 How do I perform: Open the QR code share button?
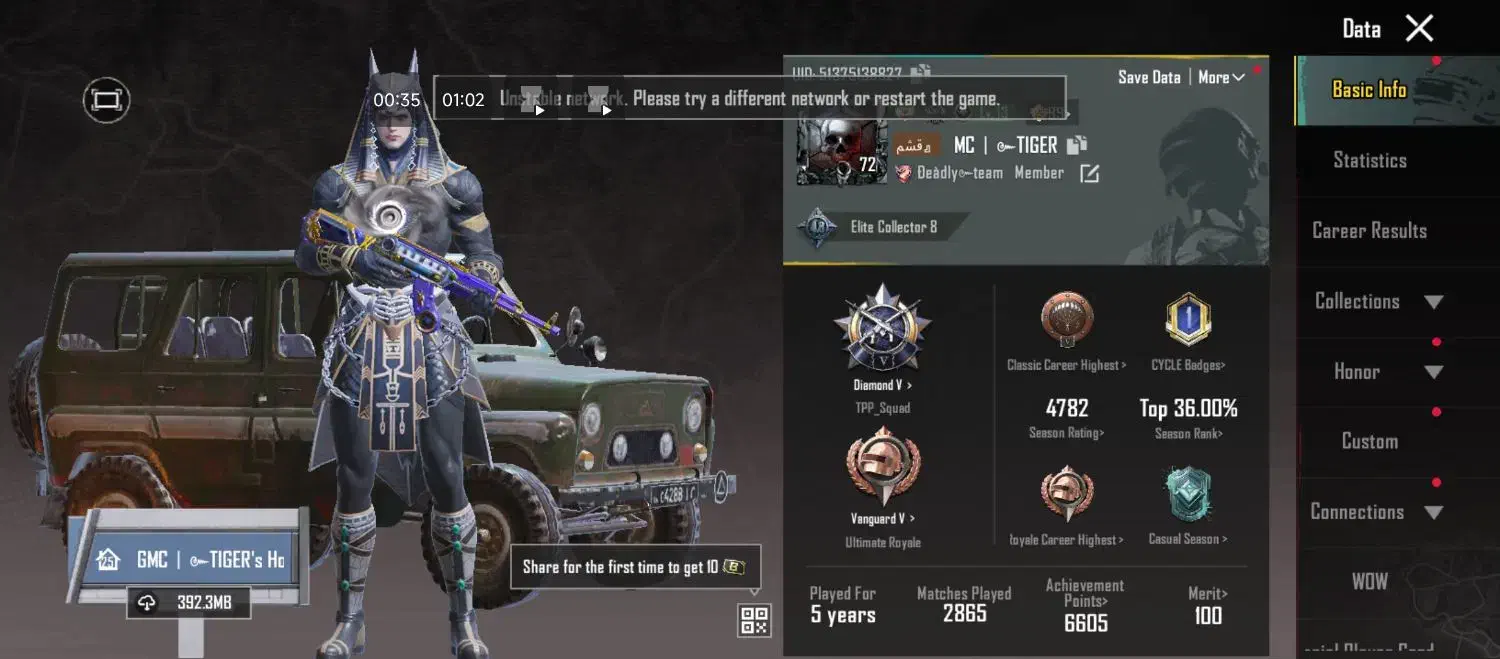coord(754,620)
